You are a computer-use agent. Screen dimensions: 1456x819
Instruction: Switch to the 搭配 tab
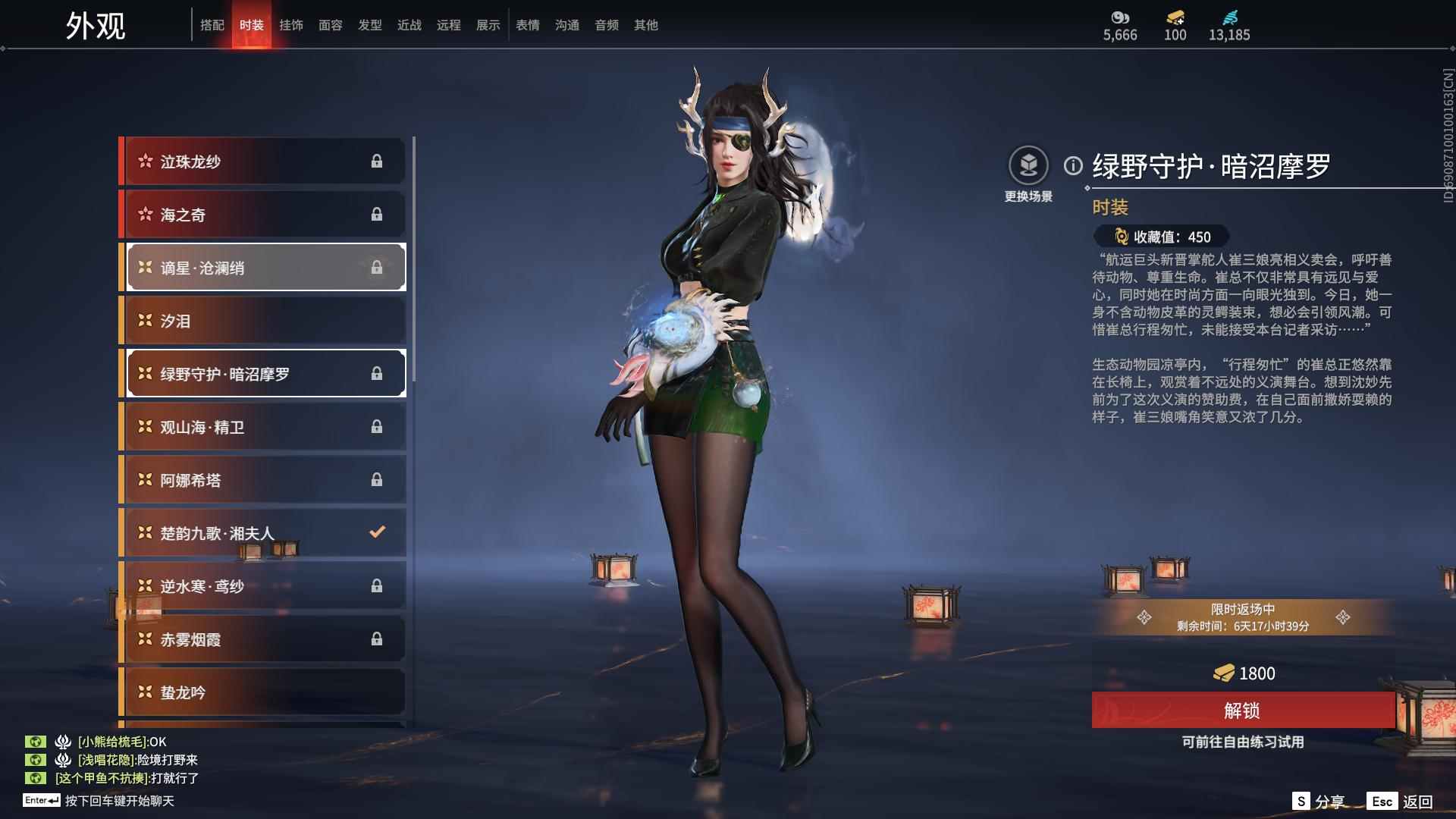point(213,25)
